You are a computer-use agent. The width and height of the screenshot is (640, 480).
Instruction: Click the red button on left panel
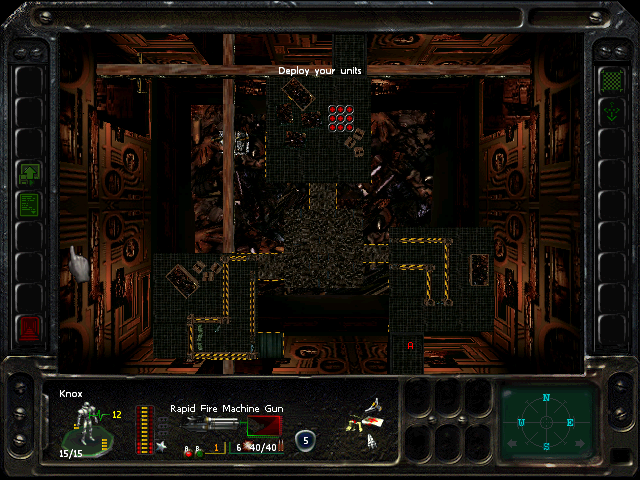(30, 326)
